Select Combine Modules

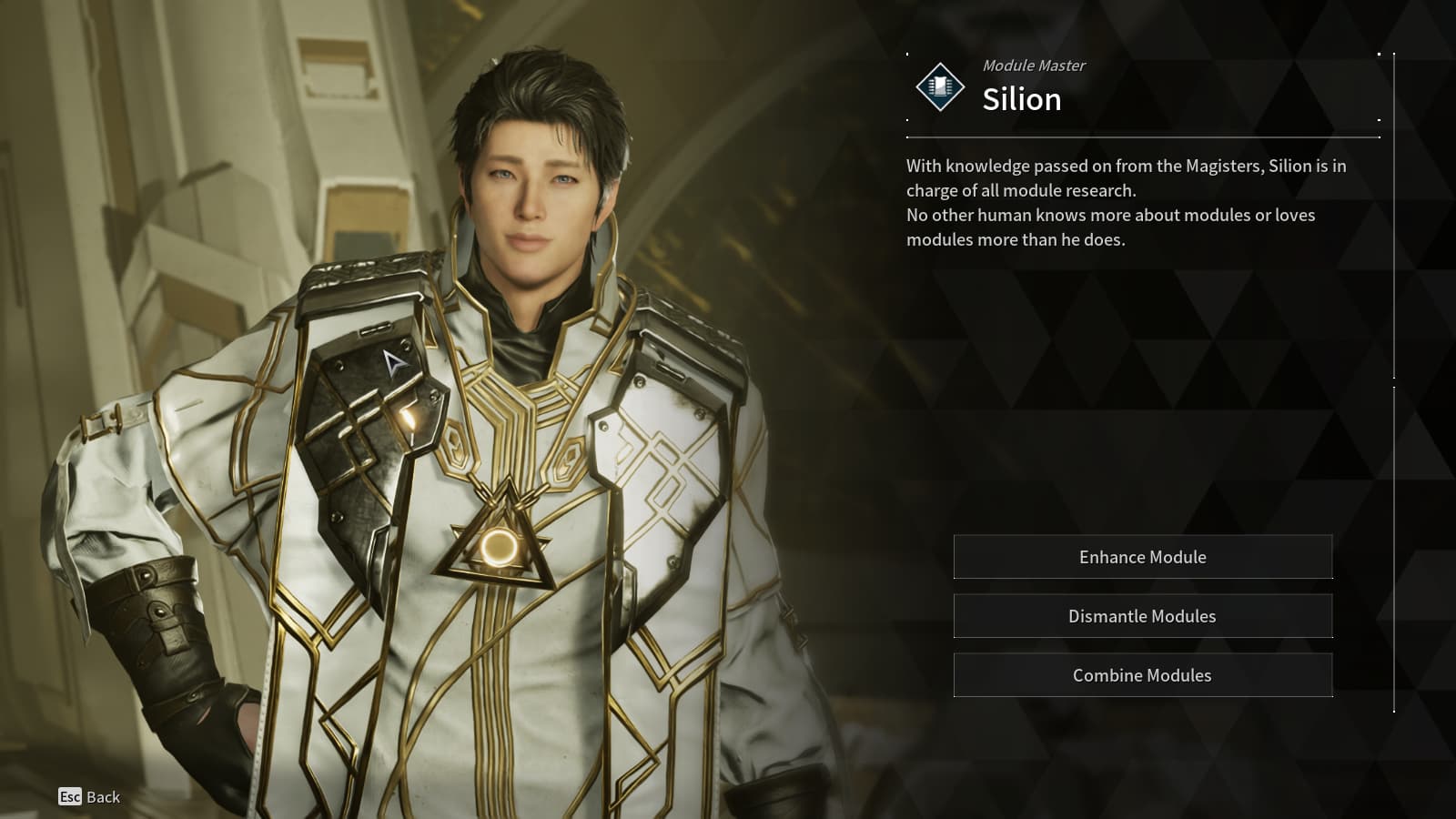[1142, 675]
